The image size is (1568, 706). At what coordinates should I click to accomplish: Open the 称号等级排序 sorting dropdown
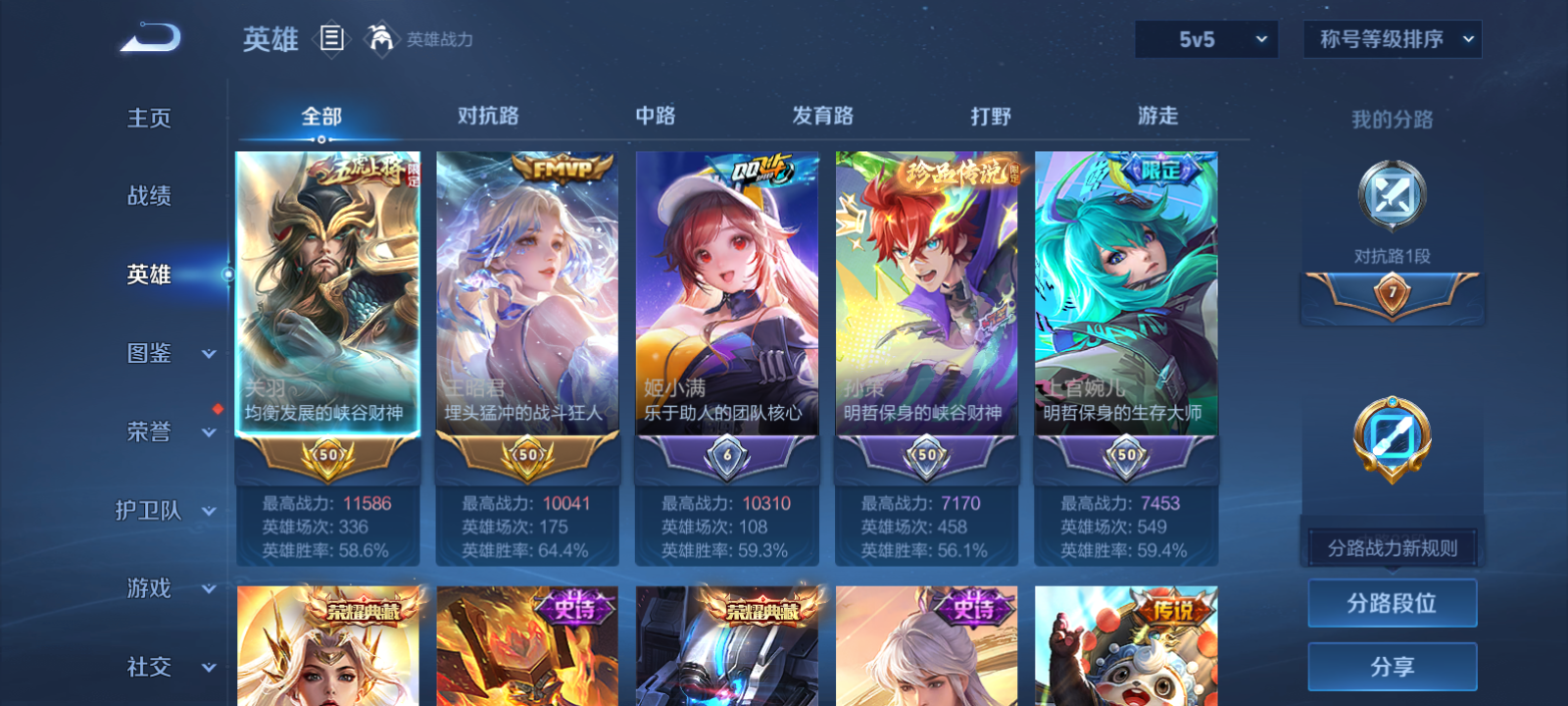(1392, 39)
